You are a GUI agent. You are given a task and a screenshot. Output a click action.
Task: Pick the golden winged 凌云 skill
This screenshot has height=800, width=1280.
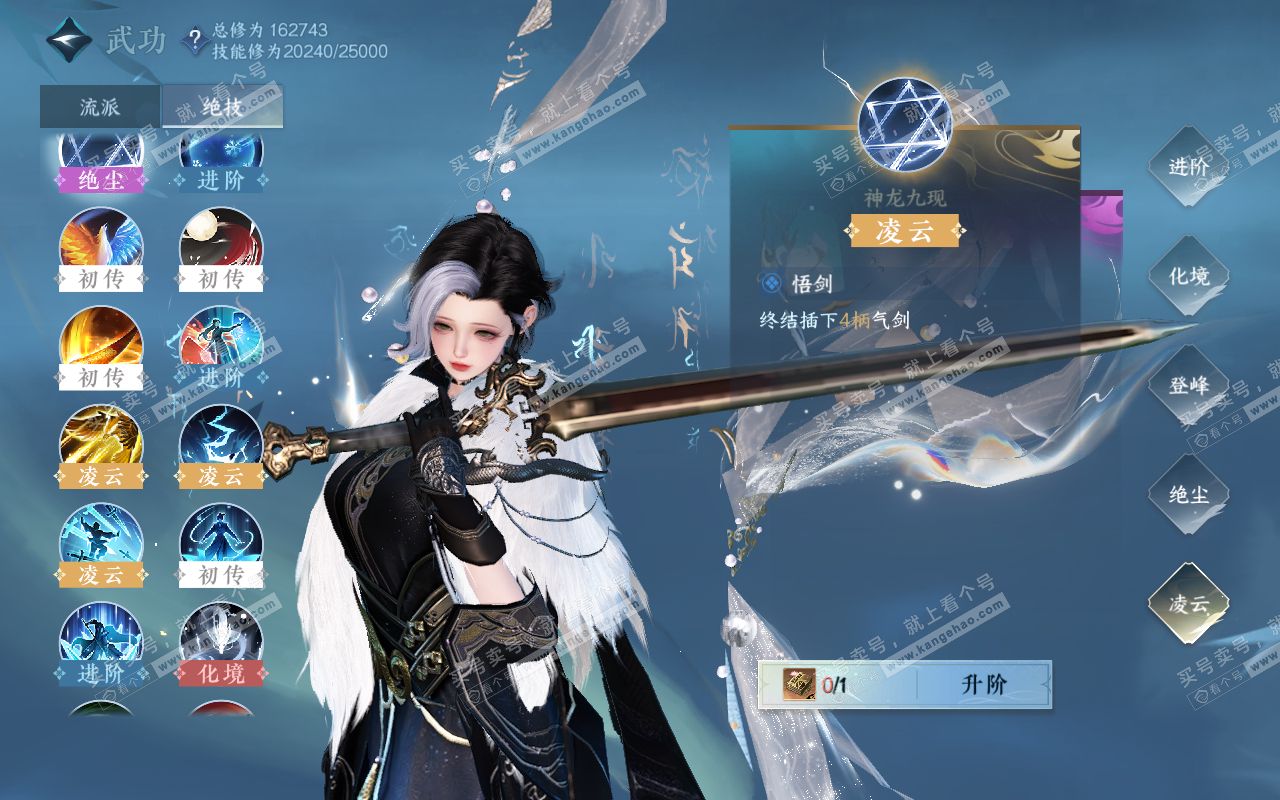[101, 439]
